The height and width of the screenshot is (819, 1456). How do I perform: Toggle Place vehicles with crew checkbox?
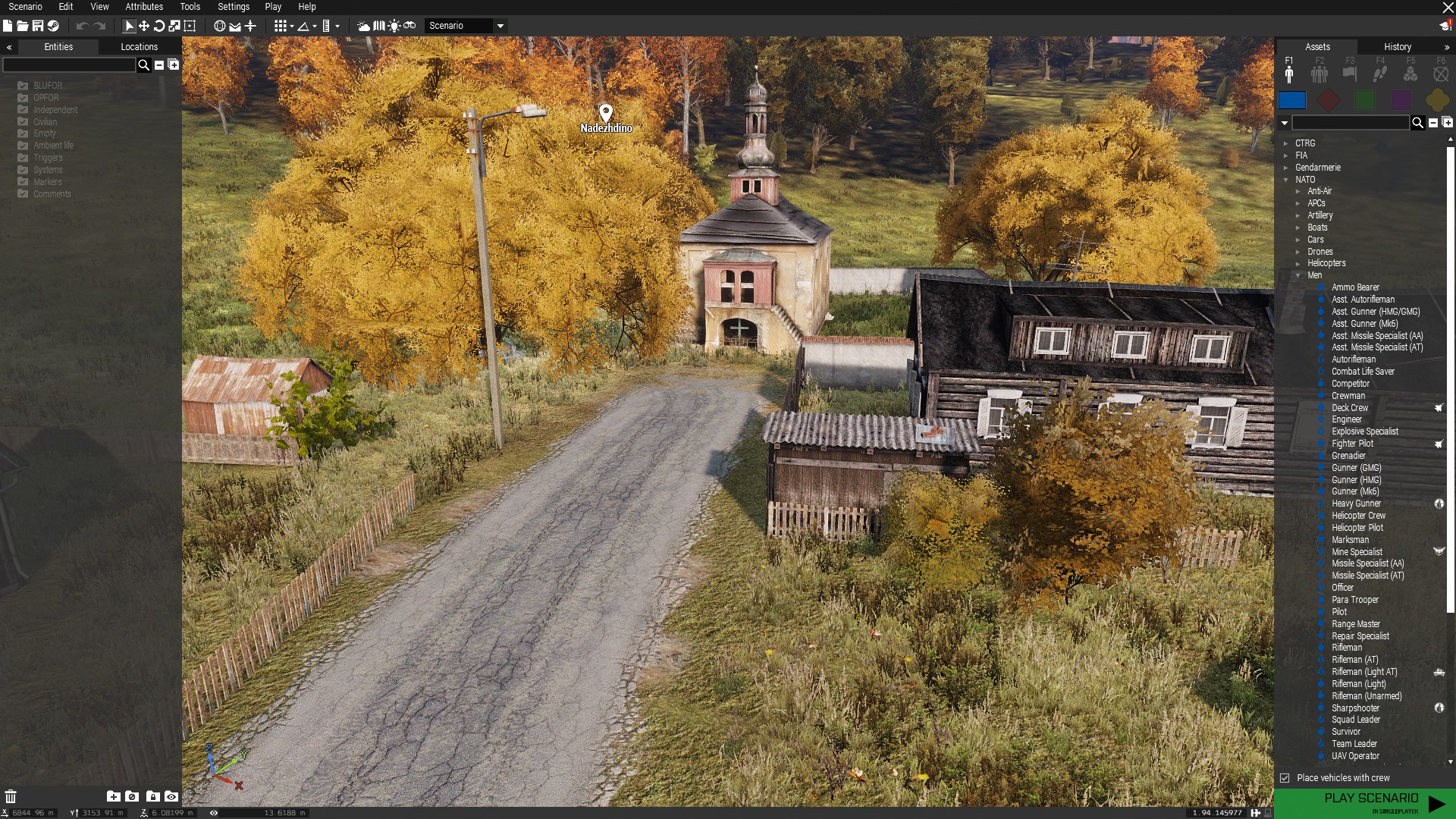(x=1285, y=778)
